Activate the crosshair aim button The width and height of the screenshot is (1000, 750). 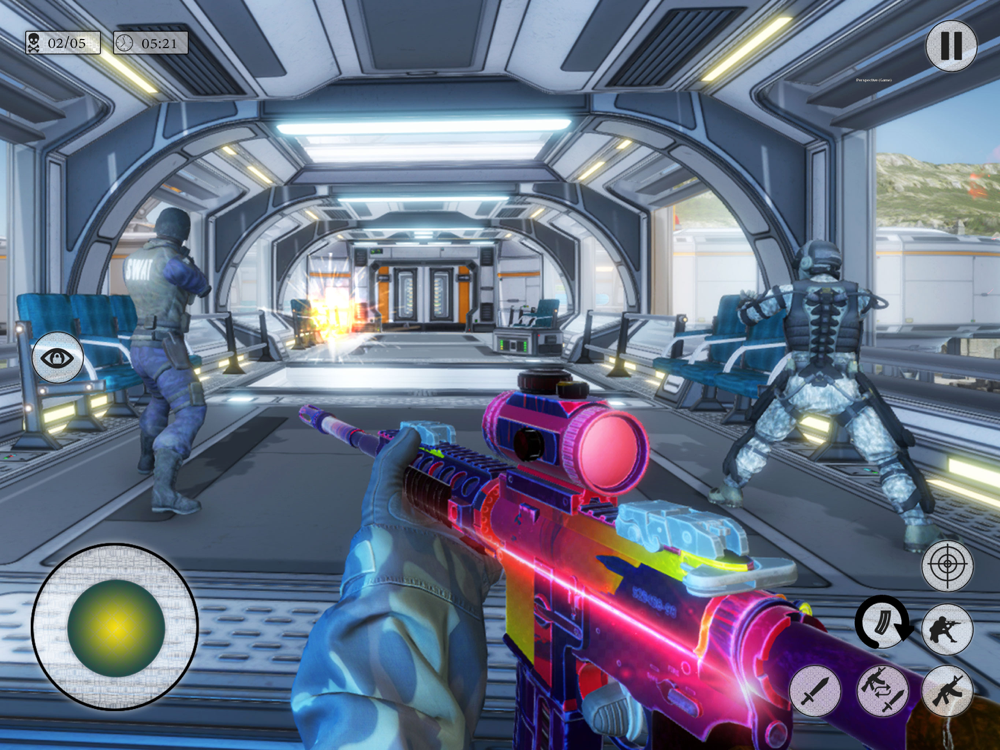tap(947, 566)
